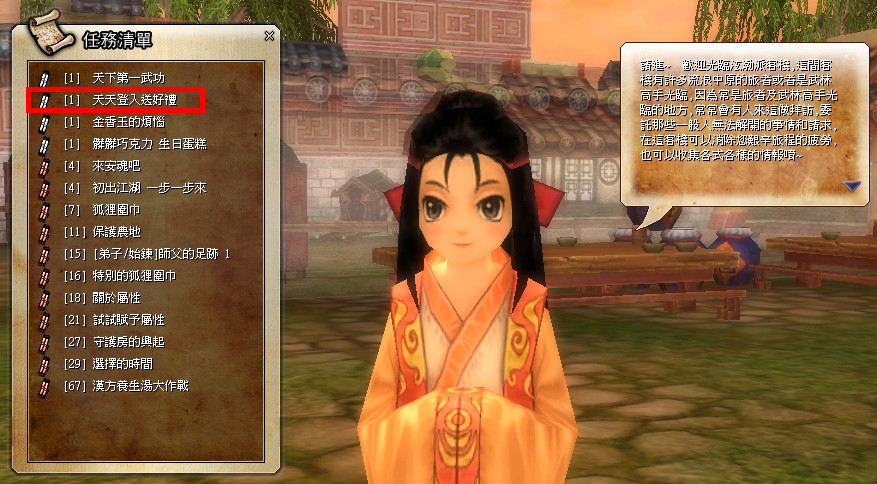
Task: Select the level 7 quest 狐狸圍巾
Action: [114, 209]
